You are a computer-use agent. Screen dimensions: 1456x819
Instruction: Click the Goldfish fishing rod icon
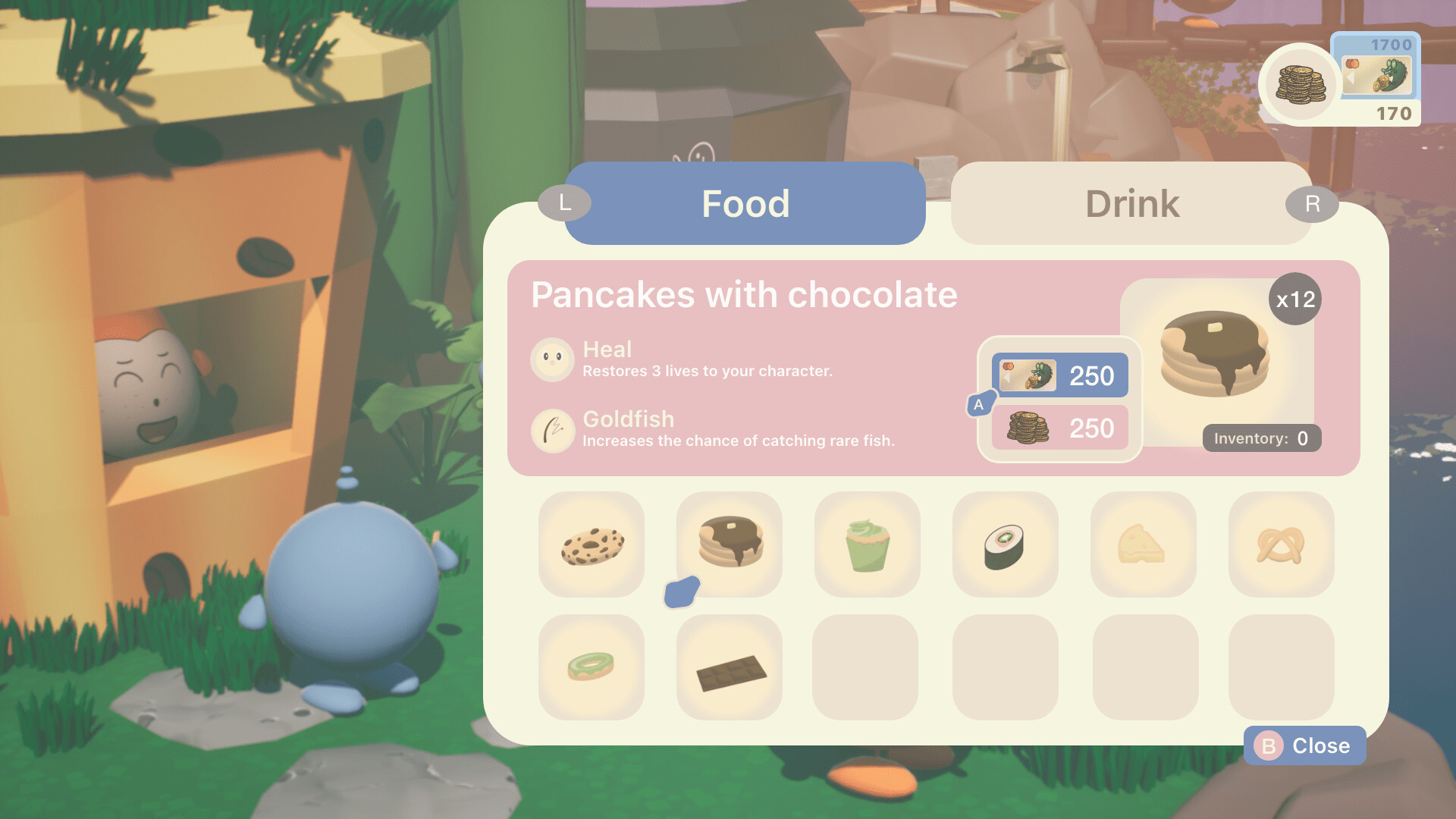click(x=553, y=431)
